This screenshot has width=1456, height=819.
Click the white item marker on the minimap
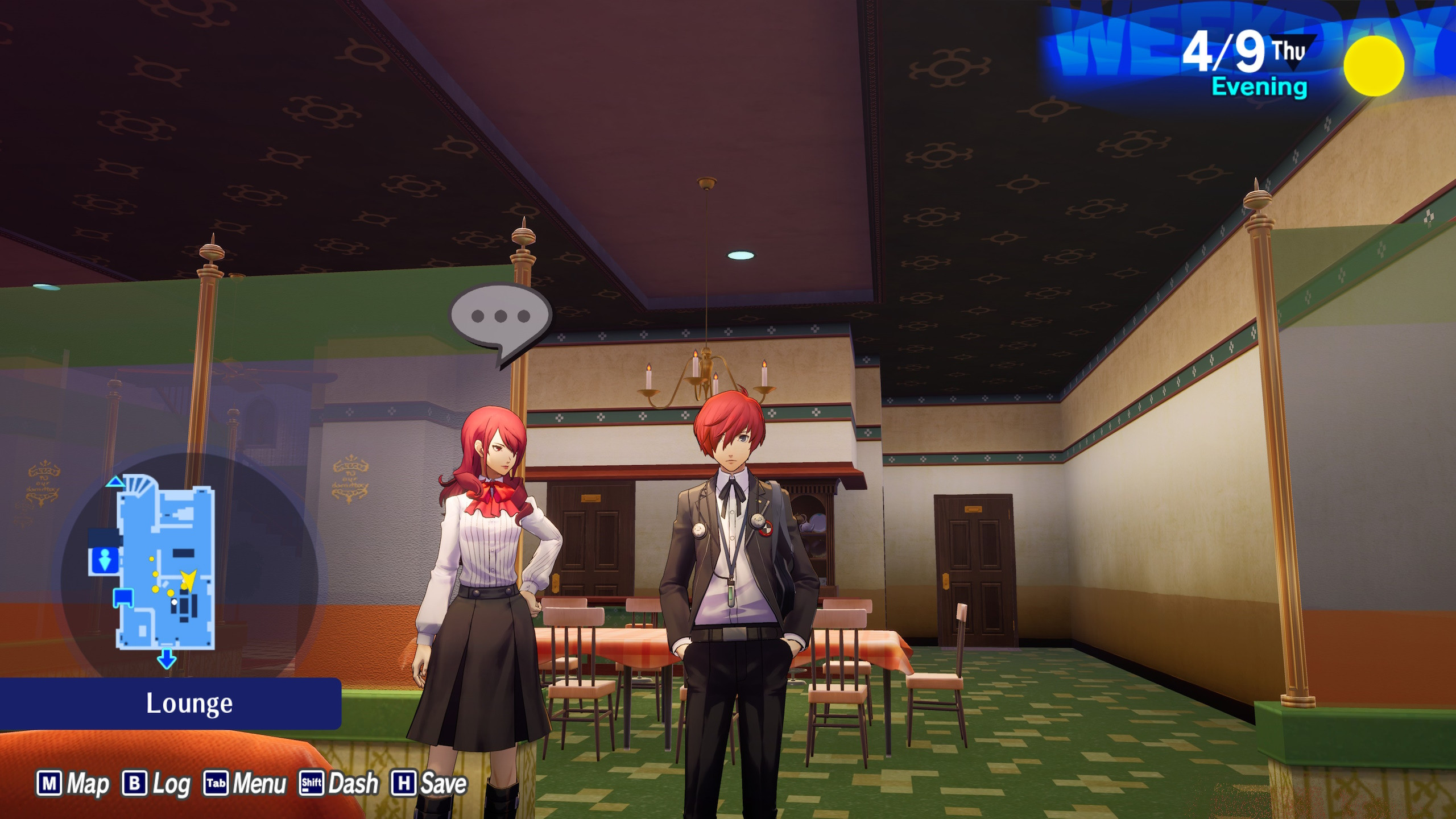point(174,601)
